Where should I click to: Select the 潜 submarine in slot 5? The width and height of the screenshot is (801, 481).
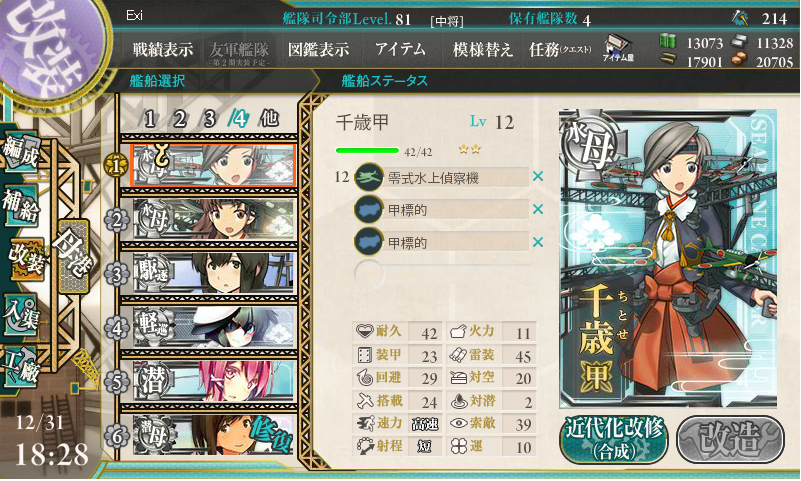click(214, 380)
